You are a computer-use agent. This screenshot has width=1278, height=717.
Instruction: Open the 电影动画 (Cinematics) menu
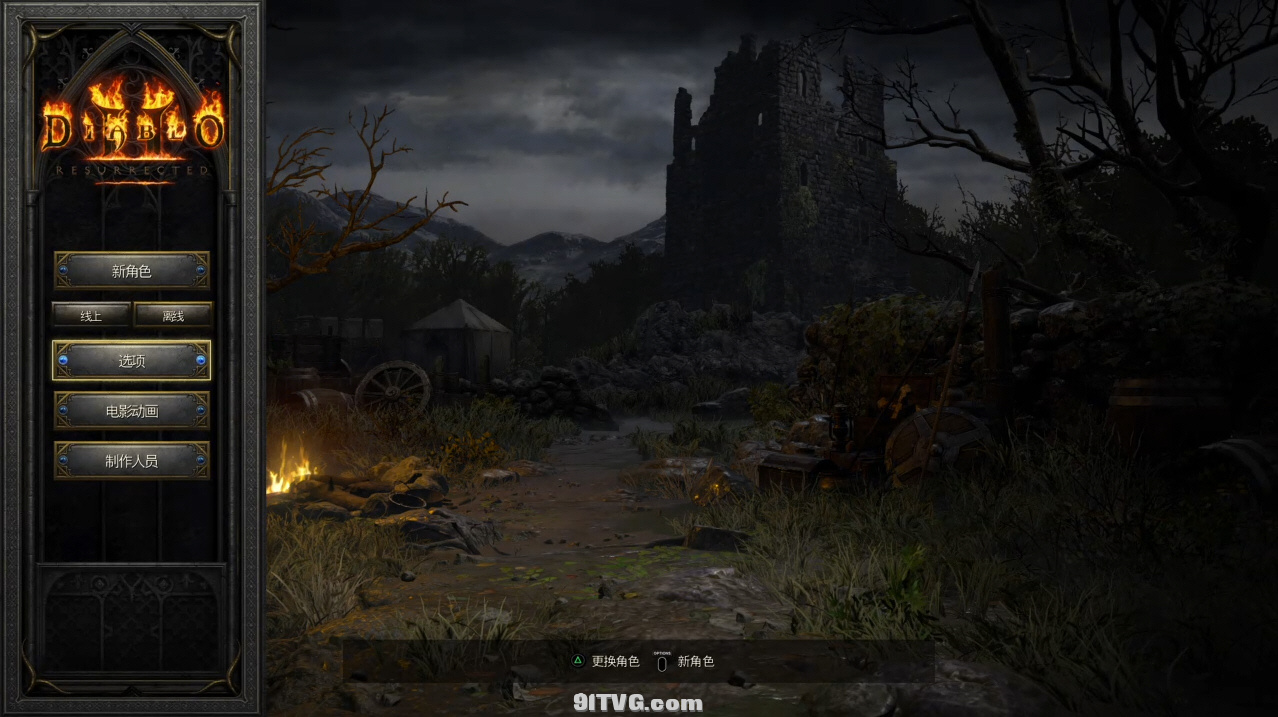tap(131, 411)
